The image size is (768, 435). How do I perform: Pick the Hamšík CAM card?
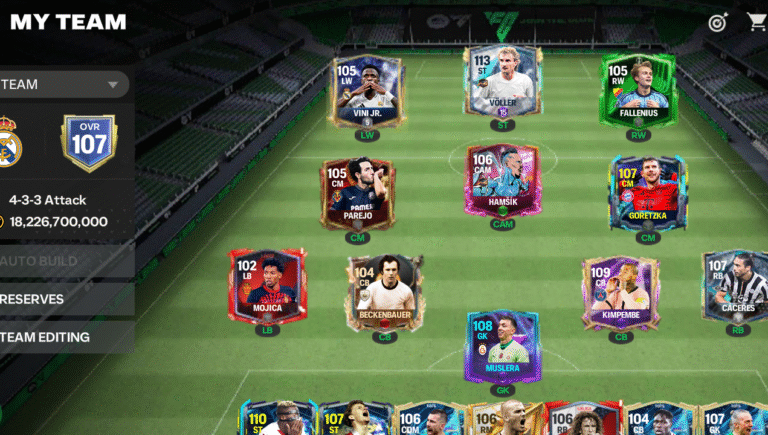pyautogui.click(x=502, y=180)
